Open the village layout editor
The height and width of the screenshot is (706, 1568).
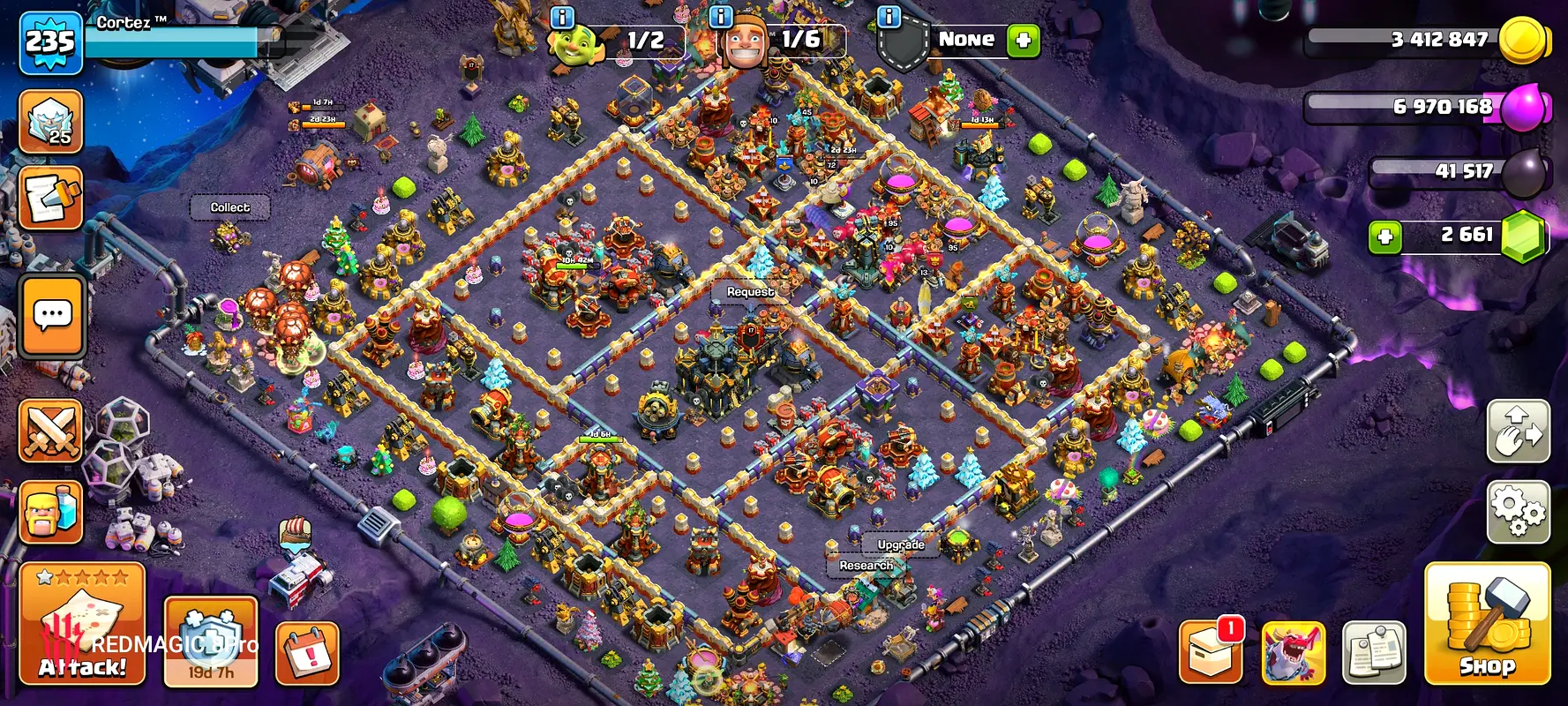click(1518, 432)
